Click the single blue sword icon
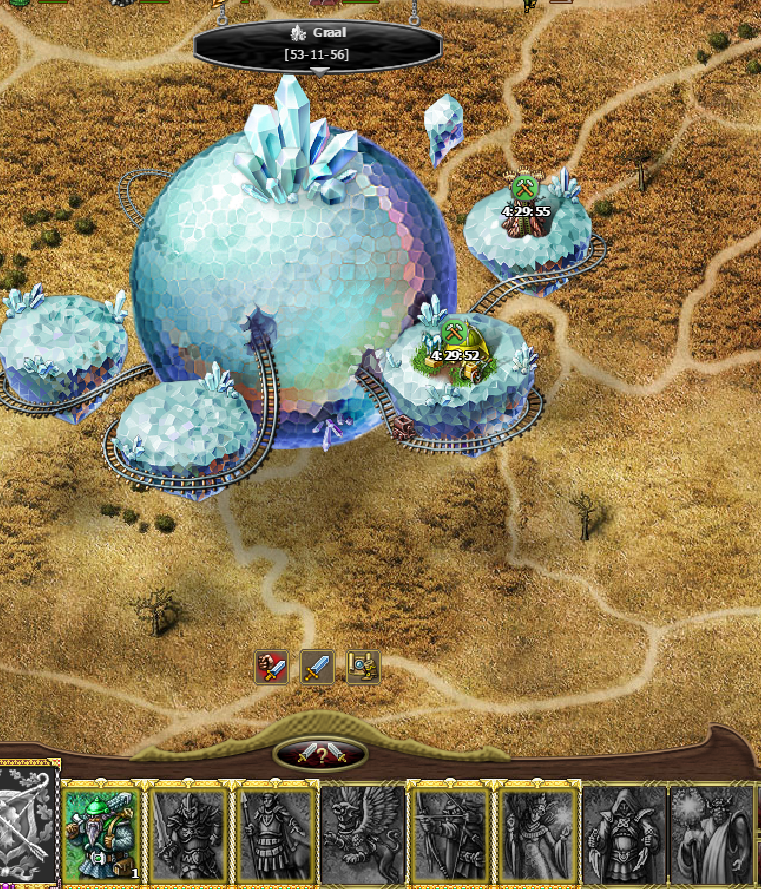This screenshot has width=761, height=889. point(318,666)
